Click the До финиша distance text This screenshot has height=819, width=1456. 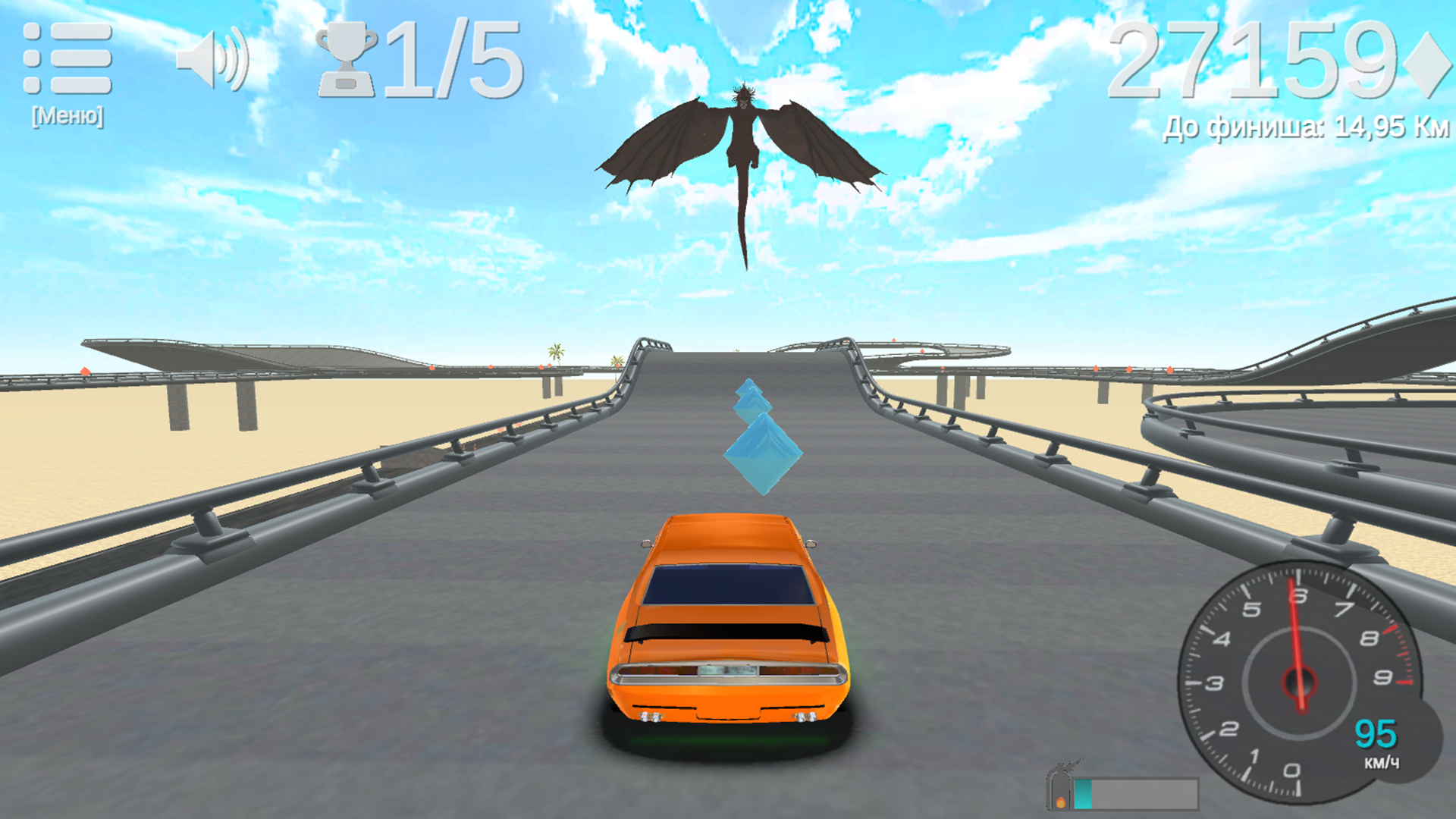tap(1304, 125)
